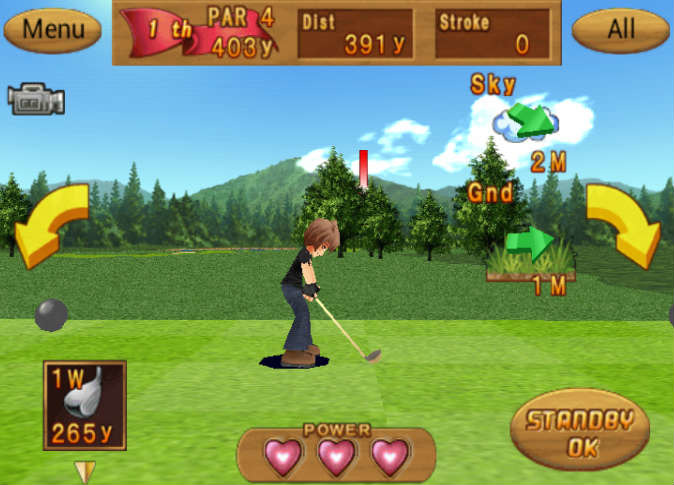Viewport: 674px width, 485px height.
Task: Select the 1W club panel
Action: (85, 405)
